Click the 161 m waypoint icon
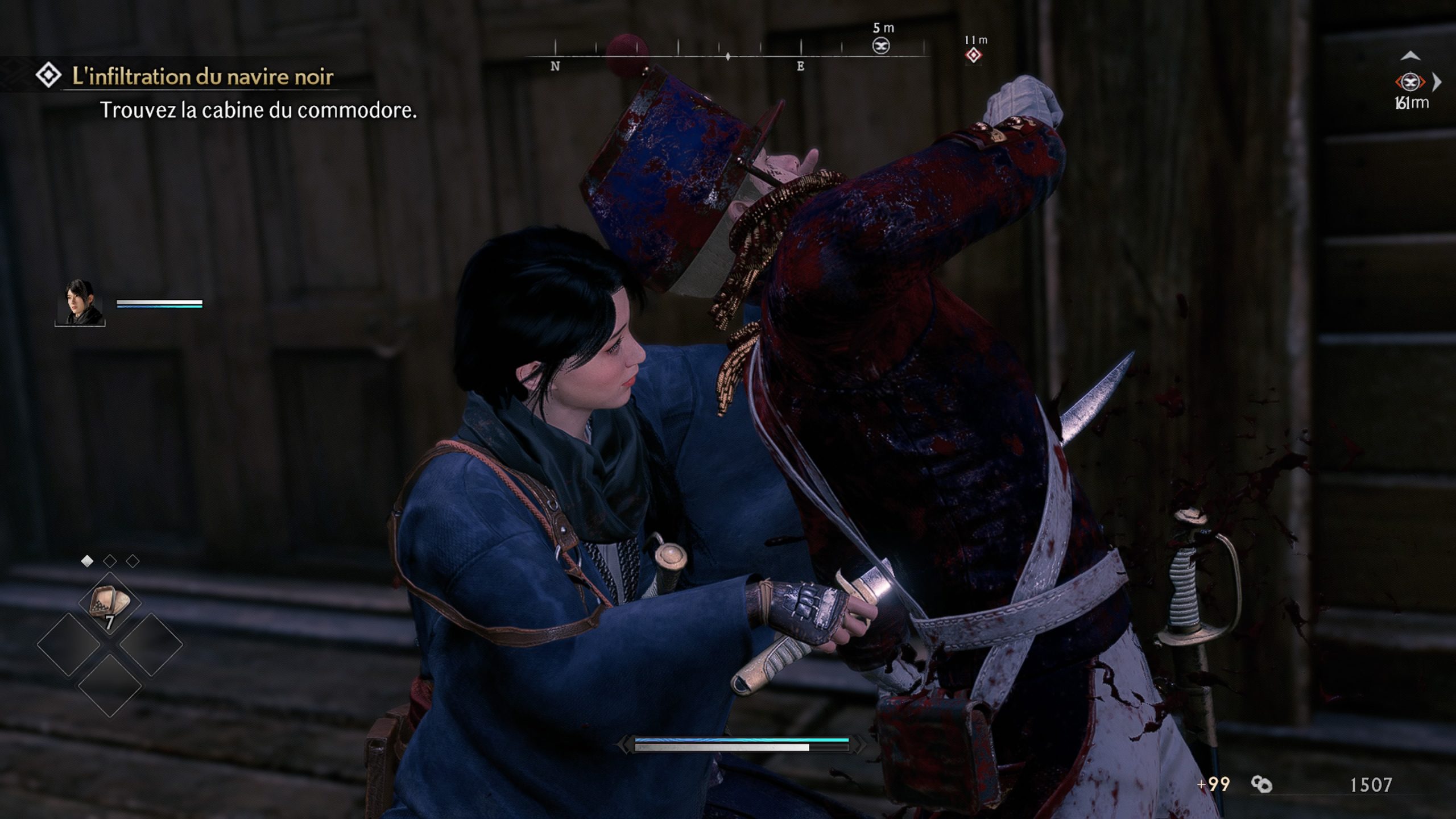The image size is (1456, 819). [x=1409, y=82]
